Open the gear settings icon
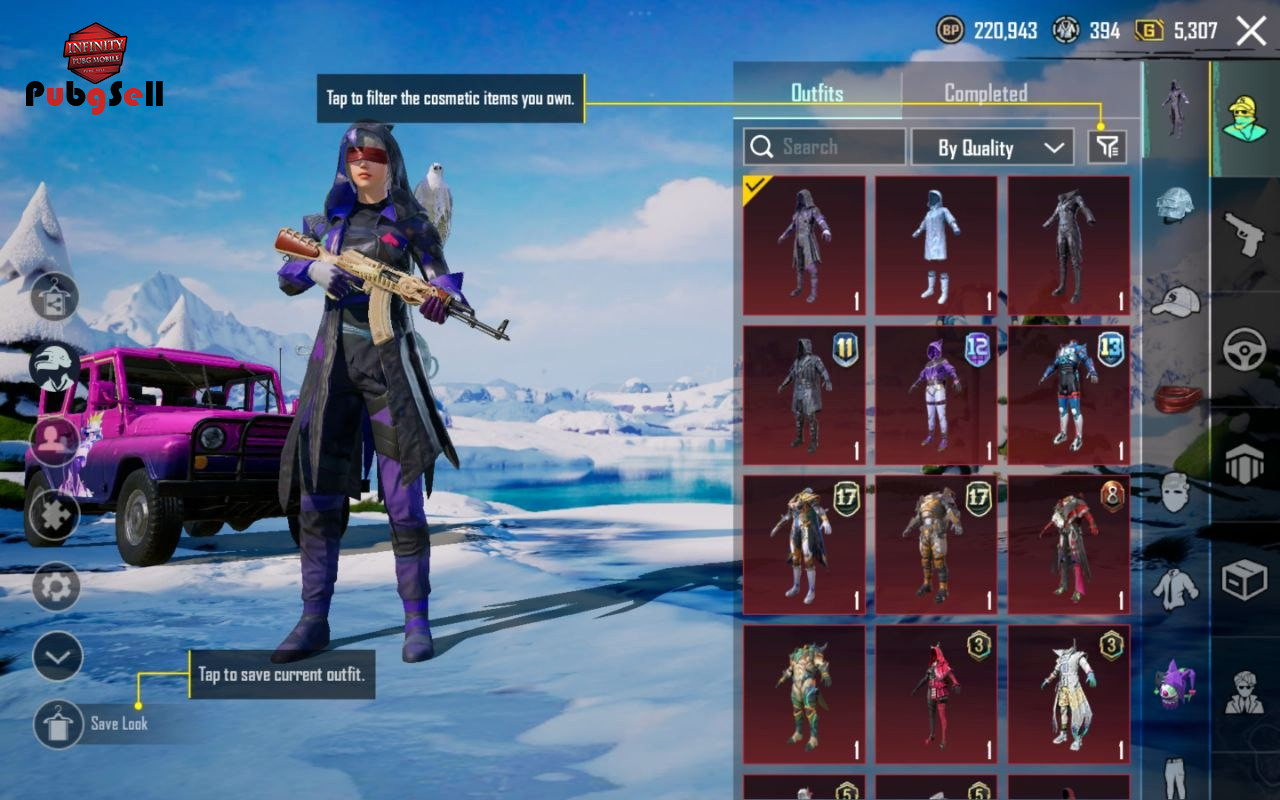The image size is (1280, 800). (x=56, y=587)
